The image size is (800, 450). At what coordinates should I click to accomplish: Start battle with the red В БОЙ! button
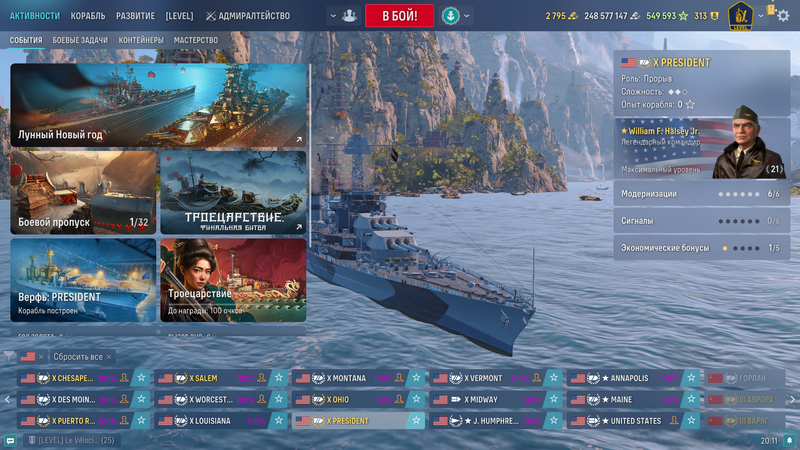[399, 16]
